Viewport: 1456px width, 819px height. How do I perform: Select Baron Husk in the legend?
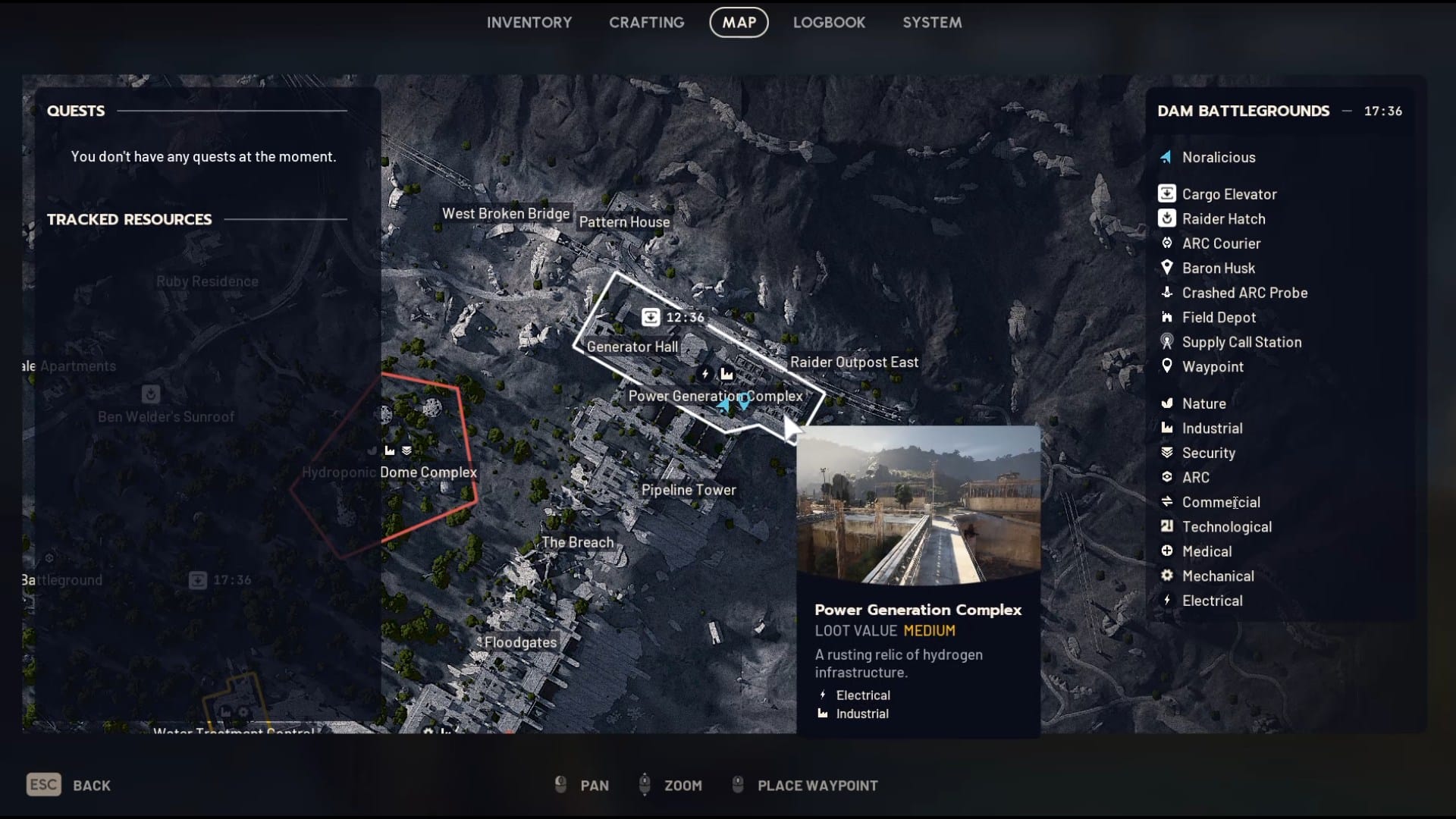(x=1218, y=268)
